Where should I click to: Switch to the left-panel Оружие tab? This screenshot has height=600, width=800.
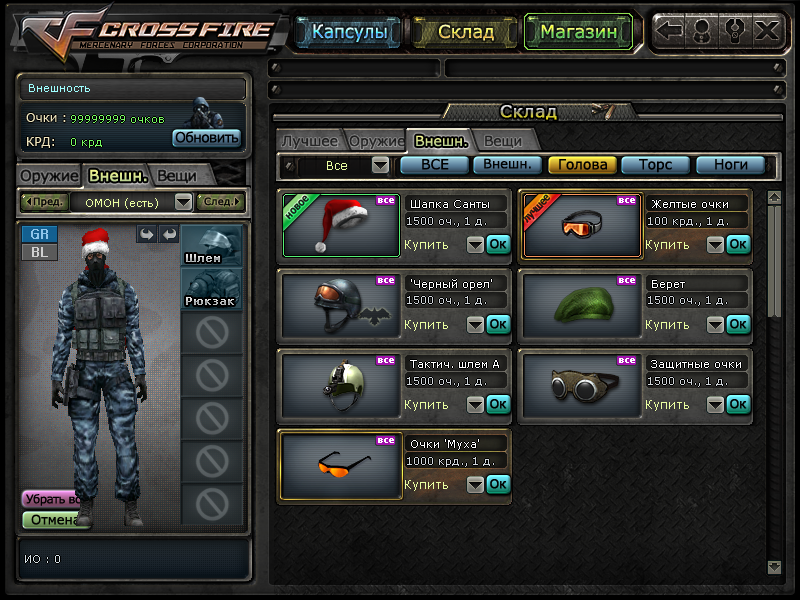pos(50,175)
